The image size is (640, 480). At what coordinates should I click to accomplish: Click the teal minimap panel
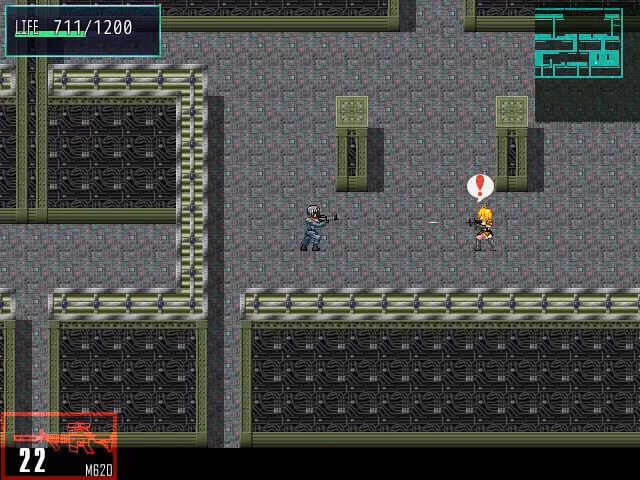point(578,43)
